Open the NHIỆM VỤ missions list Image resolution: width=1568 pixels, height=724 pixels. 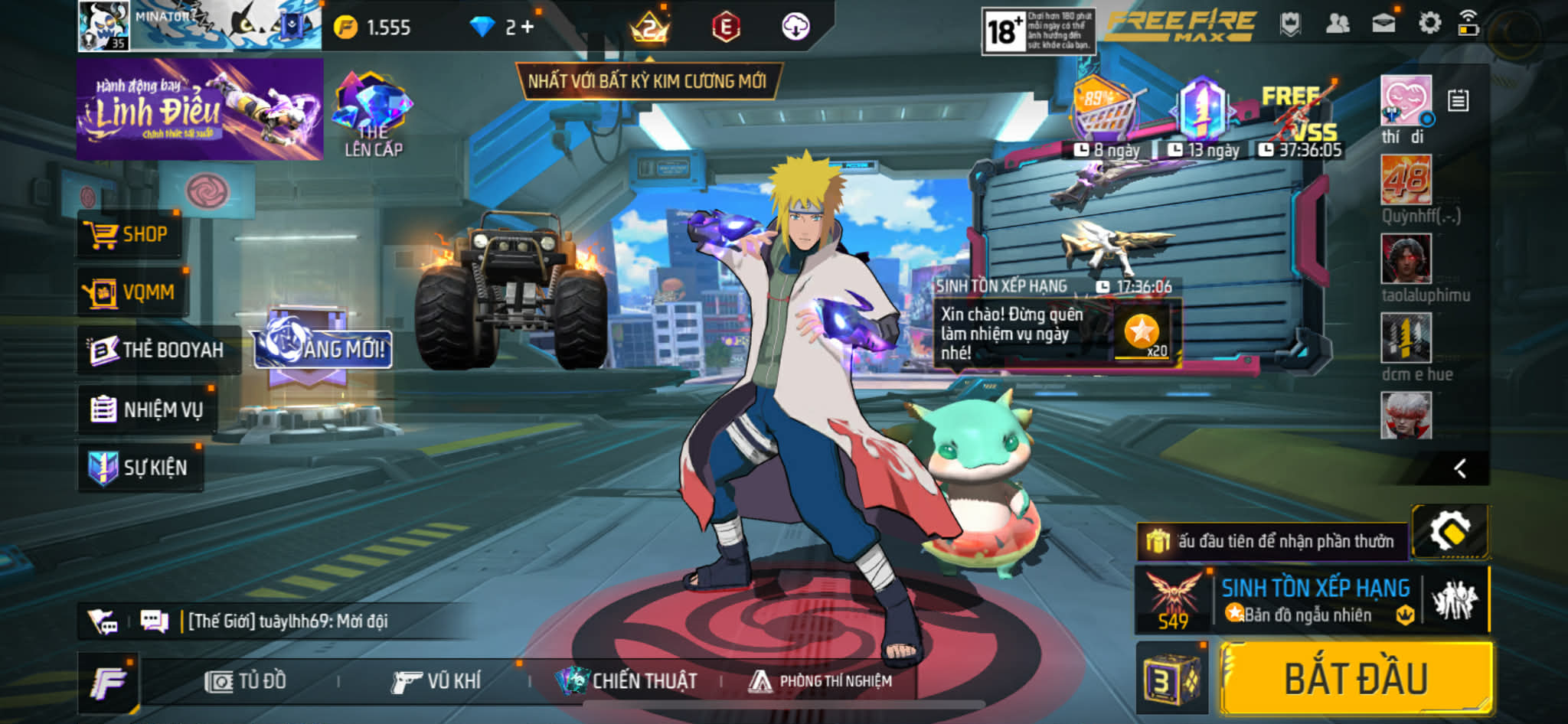click(x=147, y=409)
